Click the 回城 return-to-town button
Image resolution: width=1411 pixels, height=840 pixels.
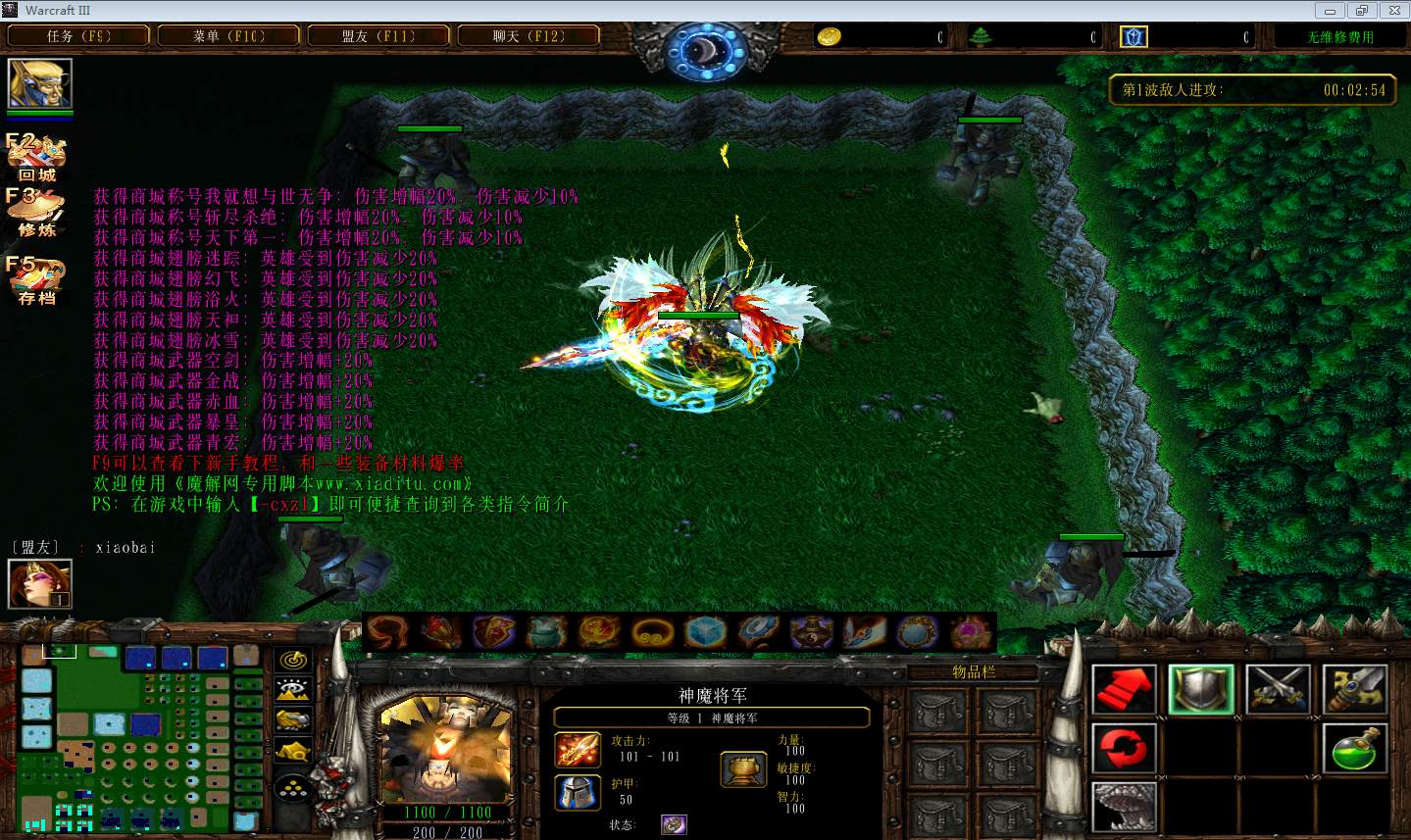pos(36,158)
